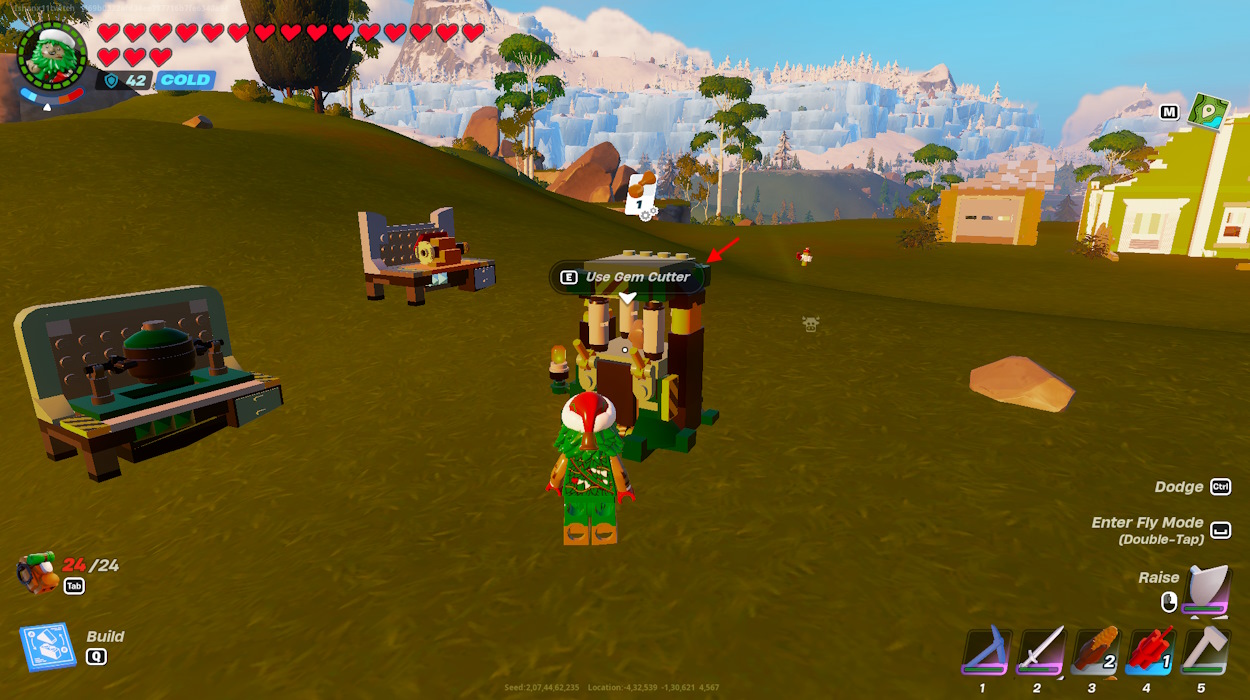Click the food quest marker card
The width and height of the screenshot is (1250, 700).
pos(639,195)
